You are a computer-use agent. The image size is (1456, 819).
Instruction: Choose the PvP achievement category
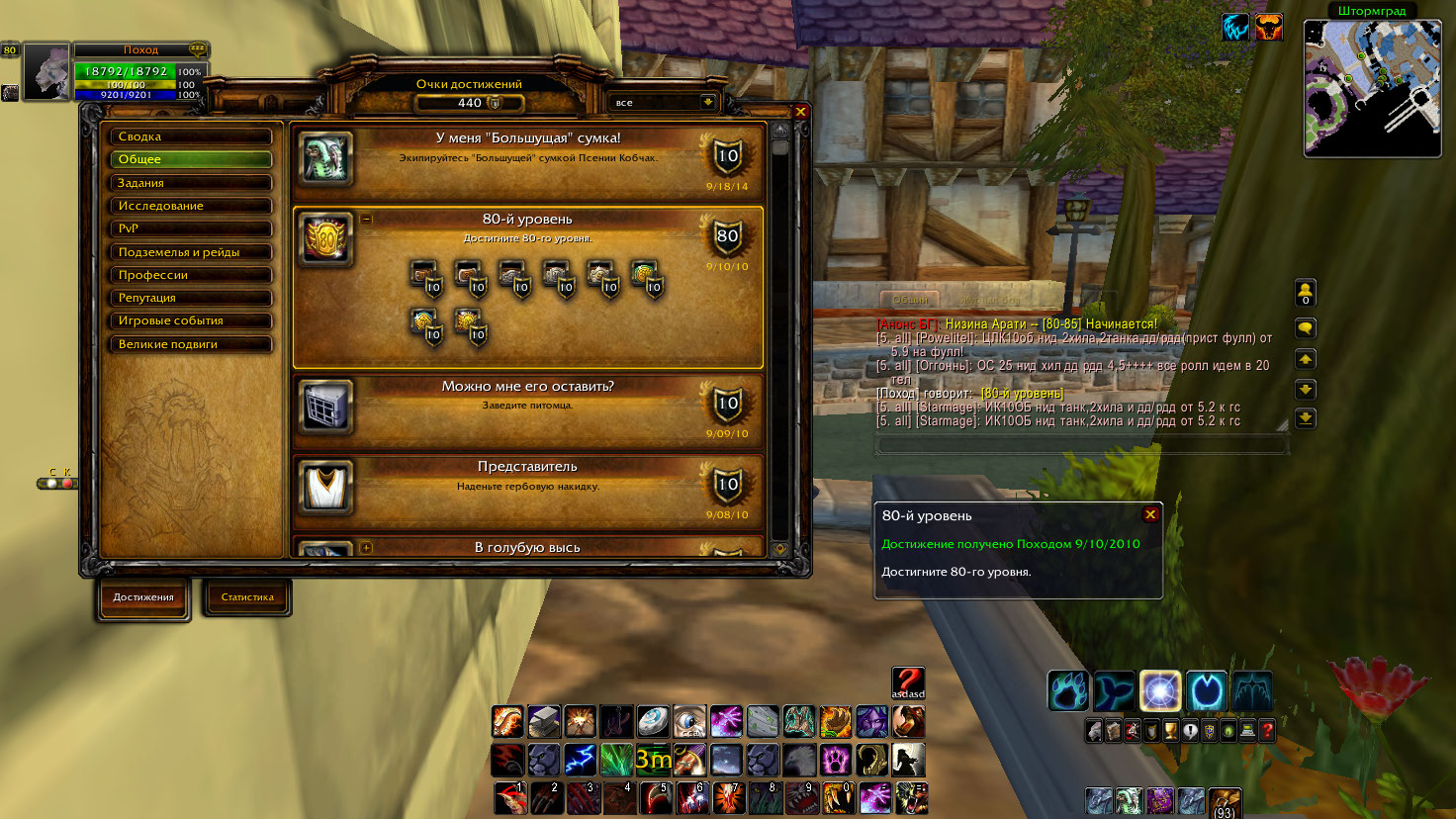(190, 228)
